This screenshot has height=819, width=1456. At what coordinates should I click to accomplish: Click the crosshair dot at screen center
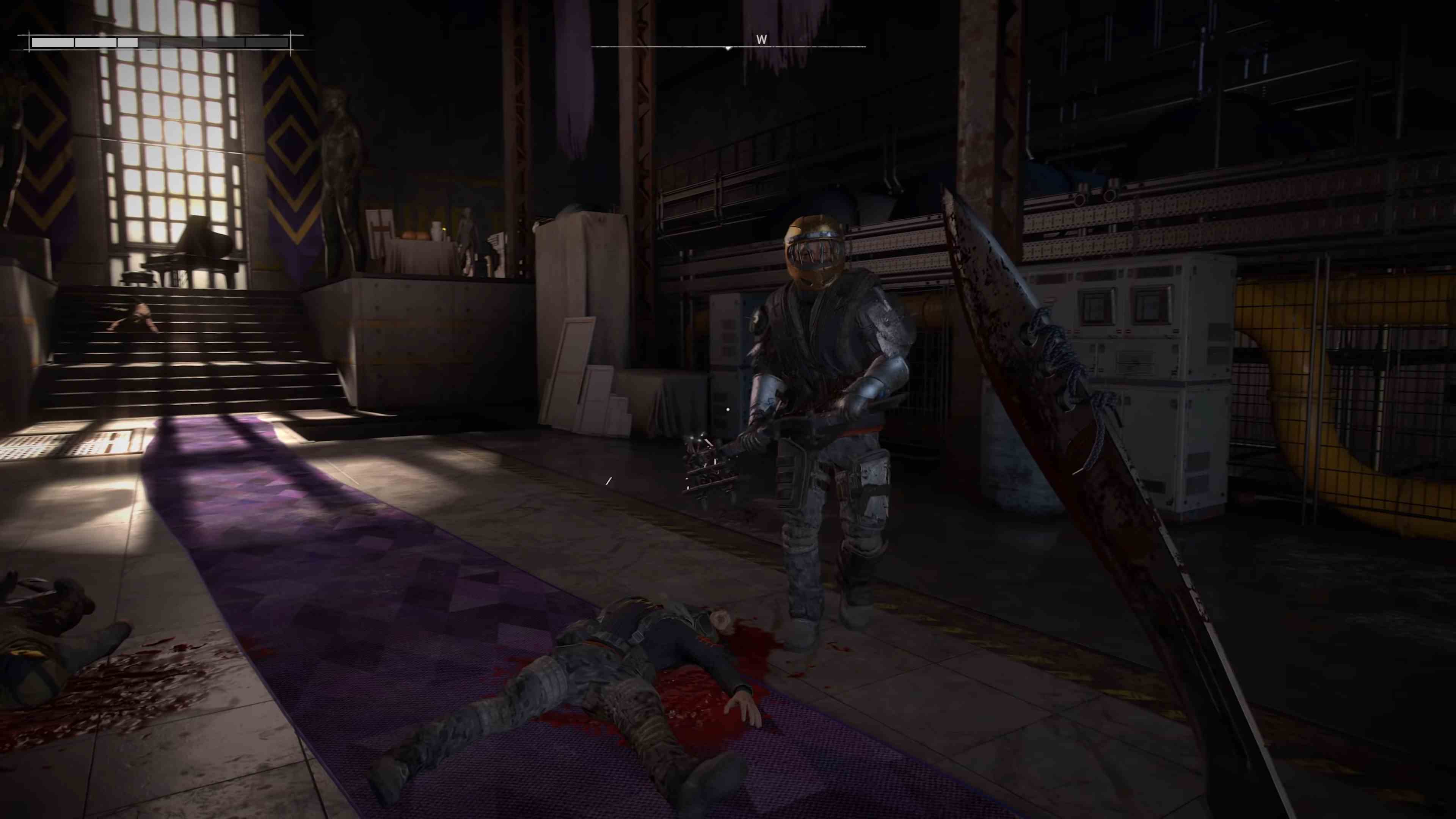[x=728, y=409]
